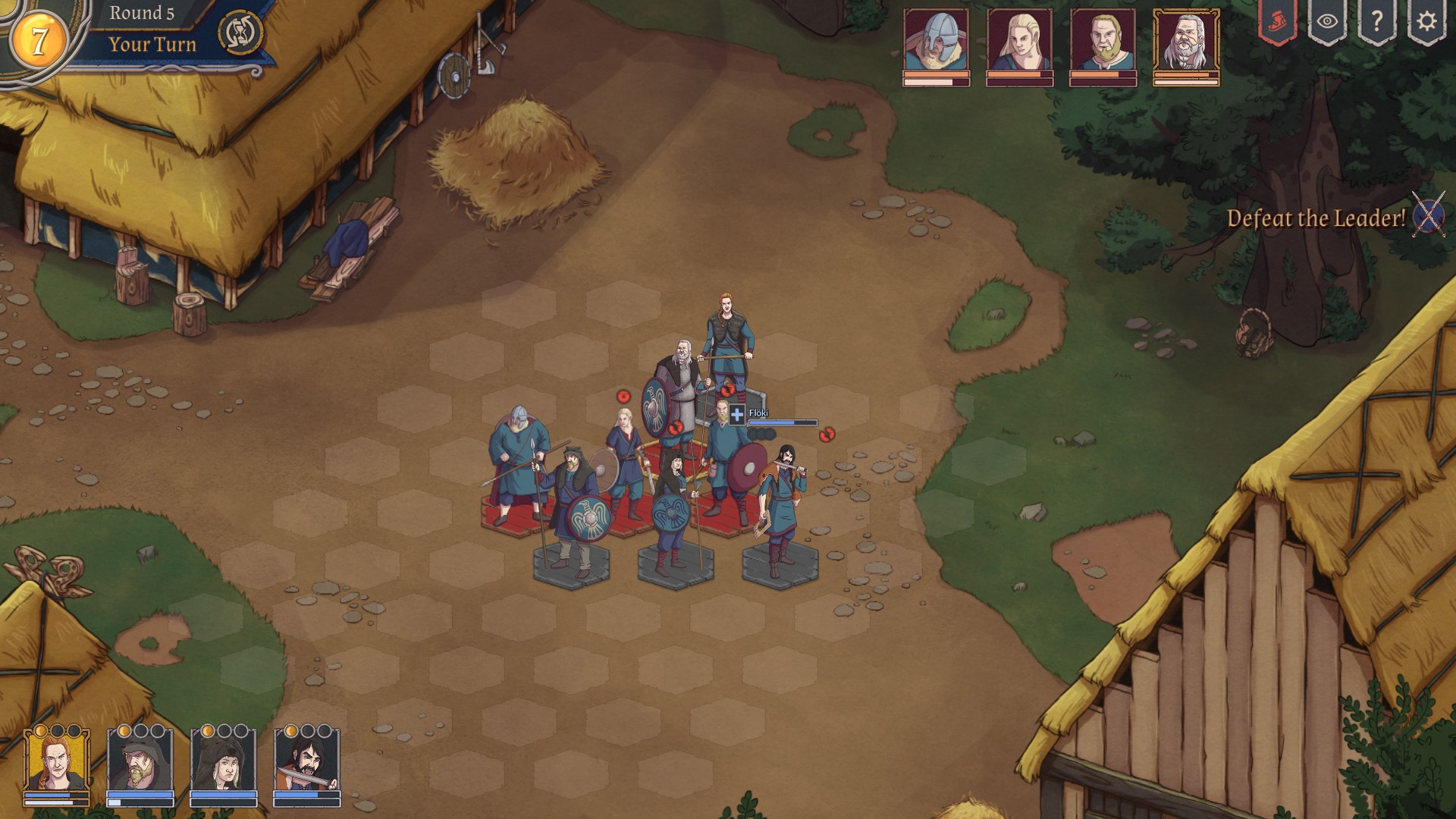Viewport: 1456px width, 819px height.
Task: Select the blonde woman enemy portrait
Action: click(x=1019, y=41)
